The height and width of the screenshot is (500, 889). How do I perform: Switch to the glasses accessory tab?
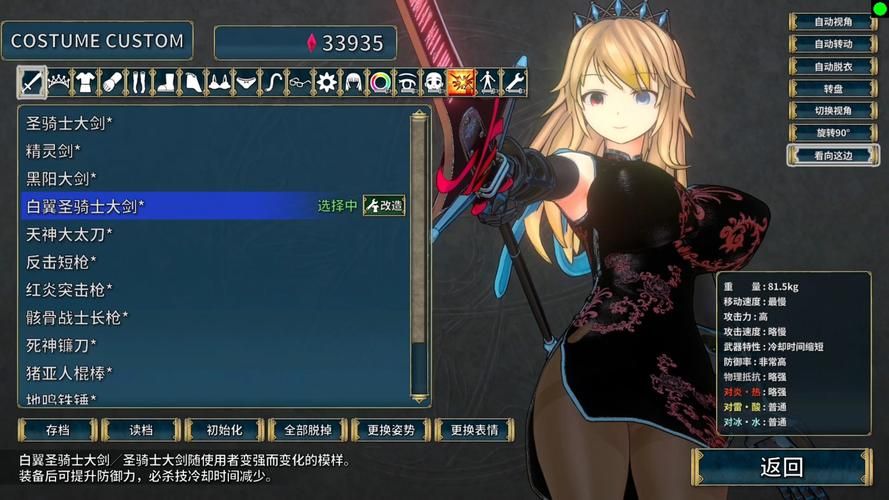pos(300,82)
